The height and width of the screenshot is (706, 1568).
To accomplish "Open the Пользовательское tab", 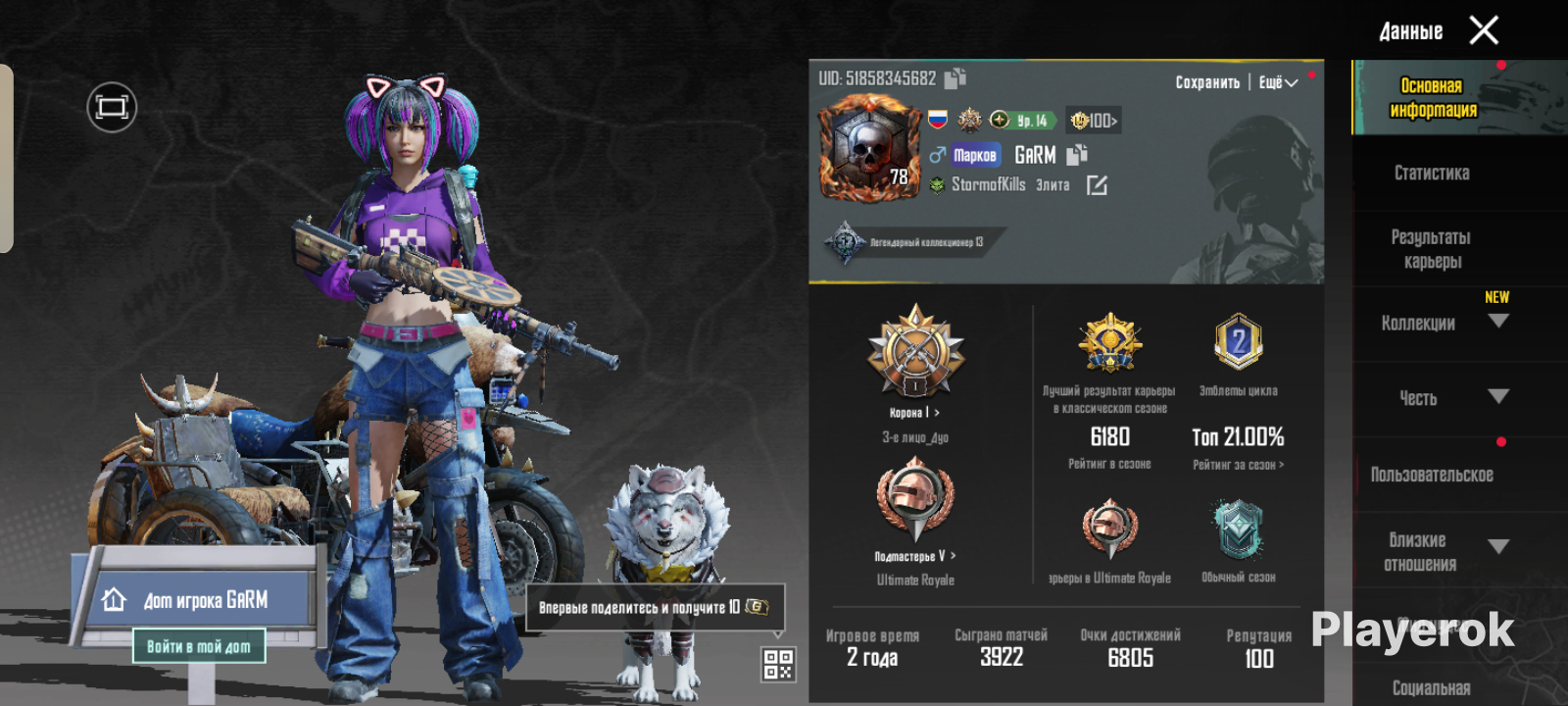I will [x=1432, y=476].
